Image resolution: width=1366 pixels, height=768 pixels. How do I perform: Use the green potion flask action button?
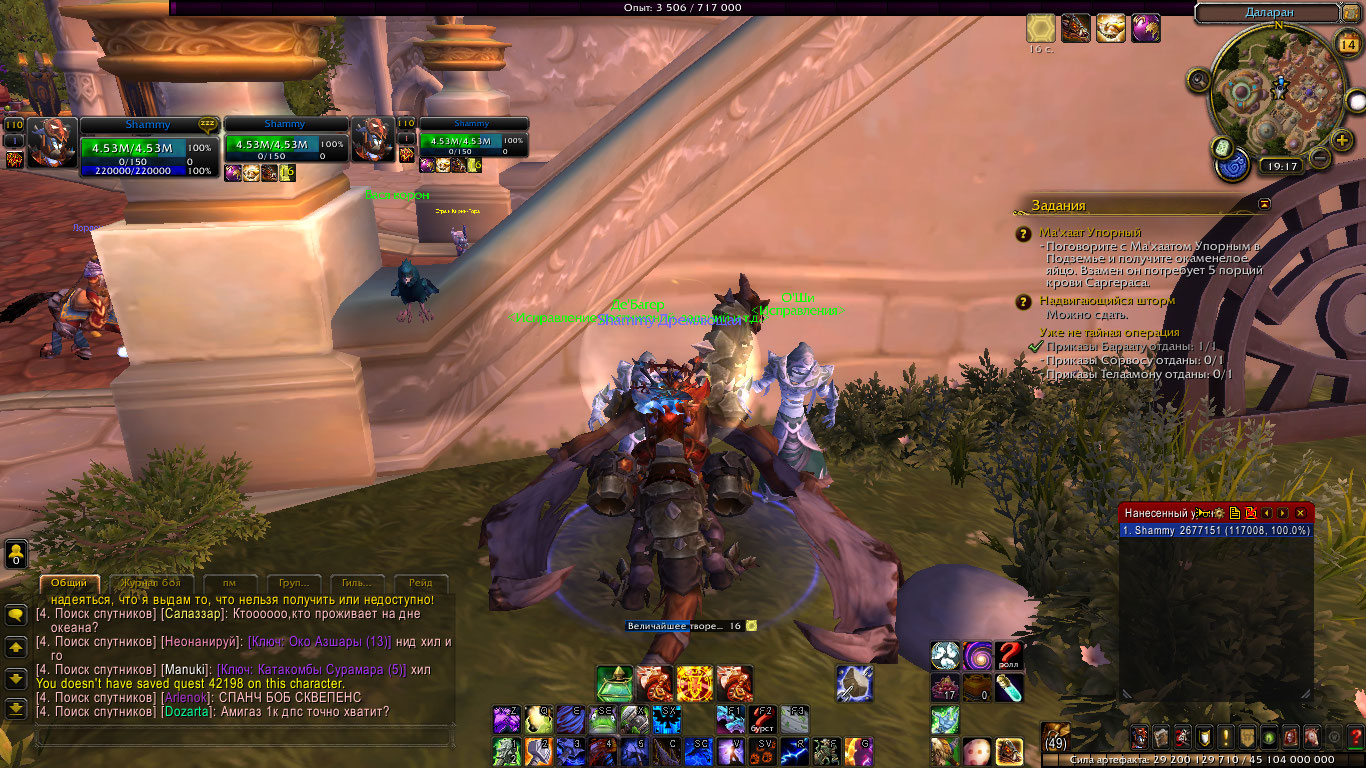click(x=614, y=683)
